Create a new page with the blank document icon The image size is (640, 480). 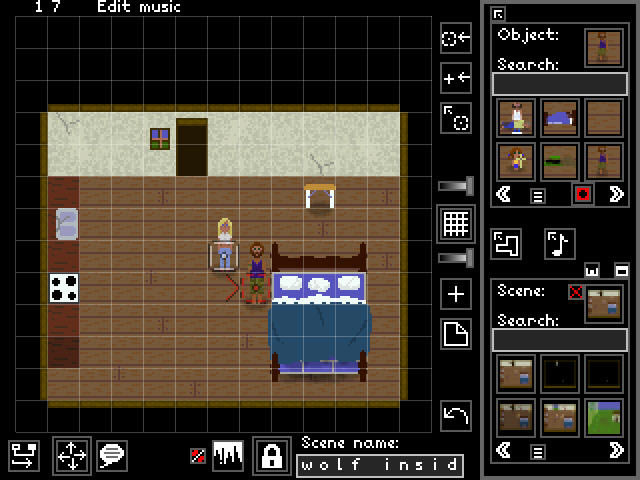(x=456, y=335)
